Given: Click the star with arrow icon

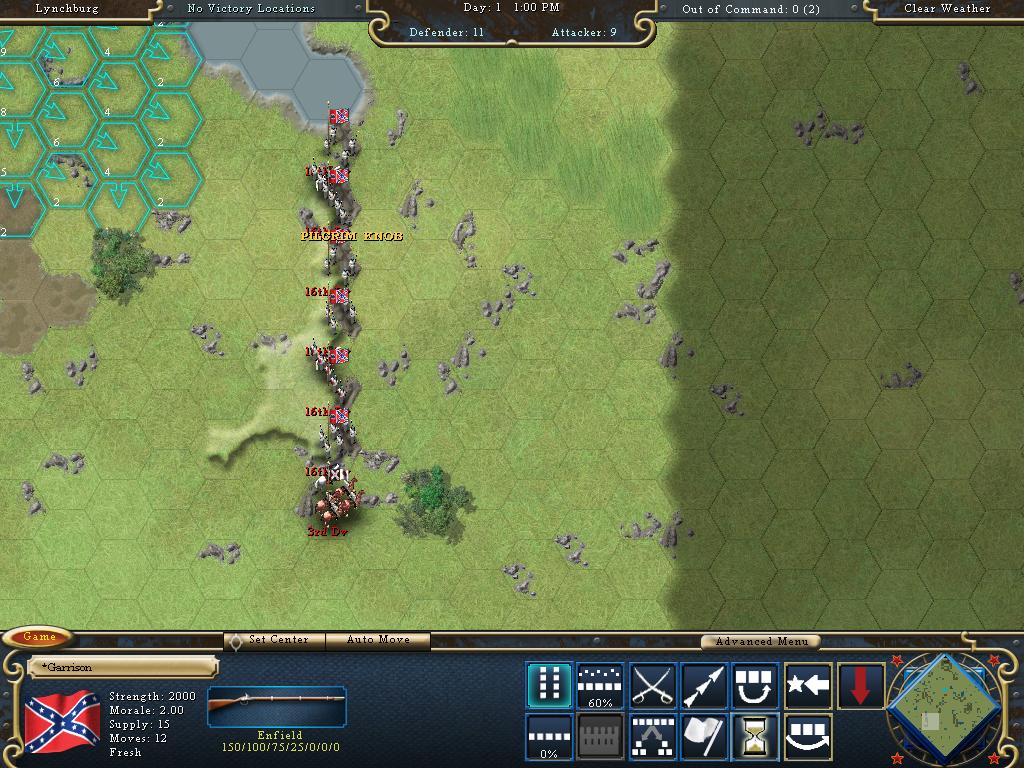Looking at the screenshot, I should (x=808, y=685).
